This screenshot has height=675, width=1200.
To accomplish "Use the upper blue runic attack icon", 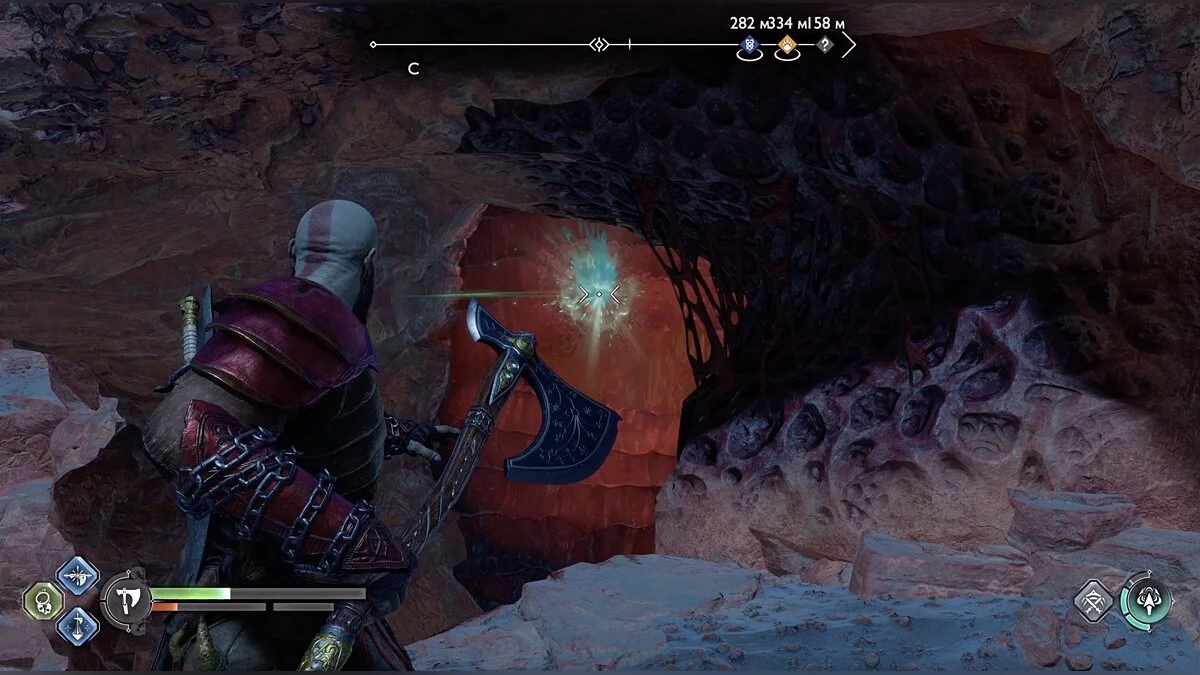I will pyautogui.click(x=77, y=575).
